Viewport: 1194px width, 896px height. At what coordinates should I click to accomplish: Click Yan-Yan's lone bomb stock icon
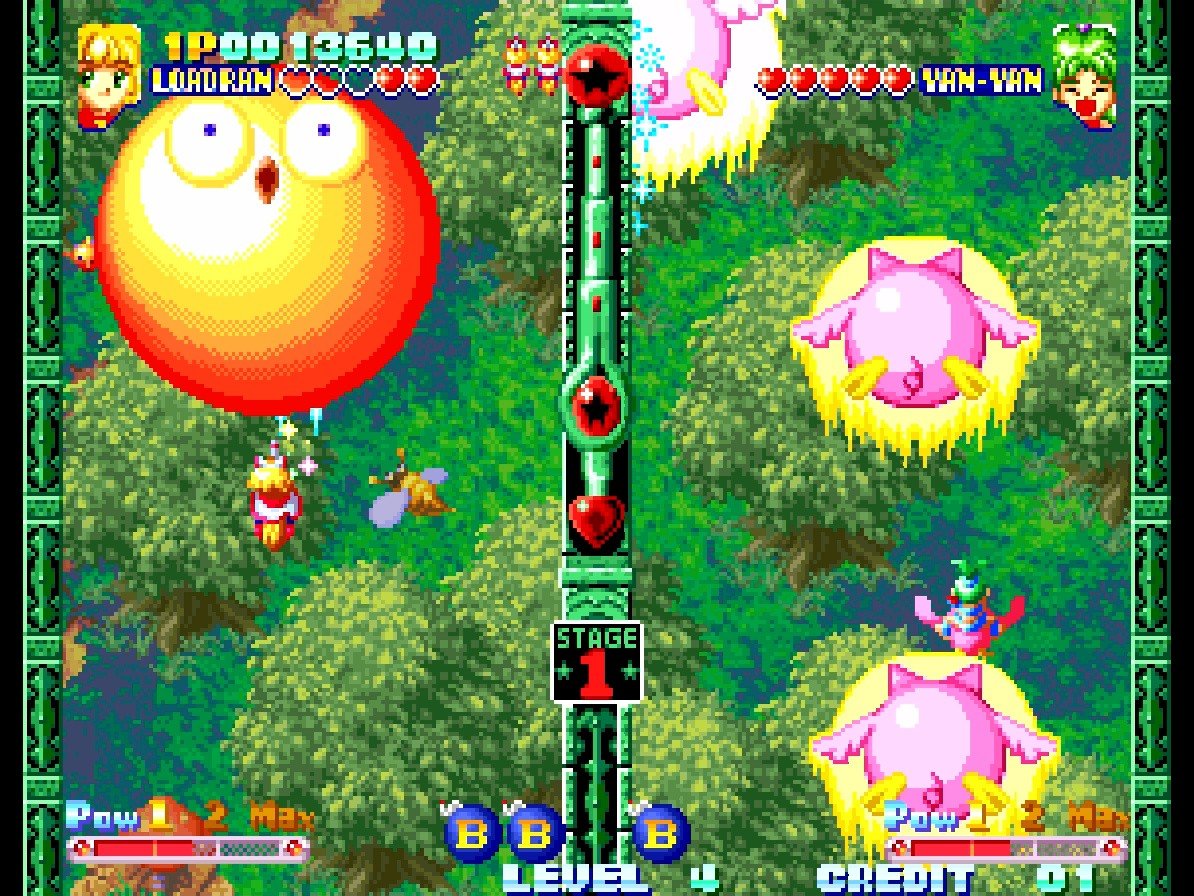click(661, 832)
